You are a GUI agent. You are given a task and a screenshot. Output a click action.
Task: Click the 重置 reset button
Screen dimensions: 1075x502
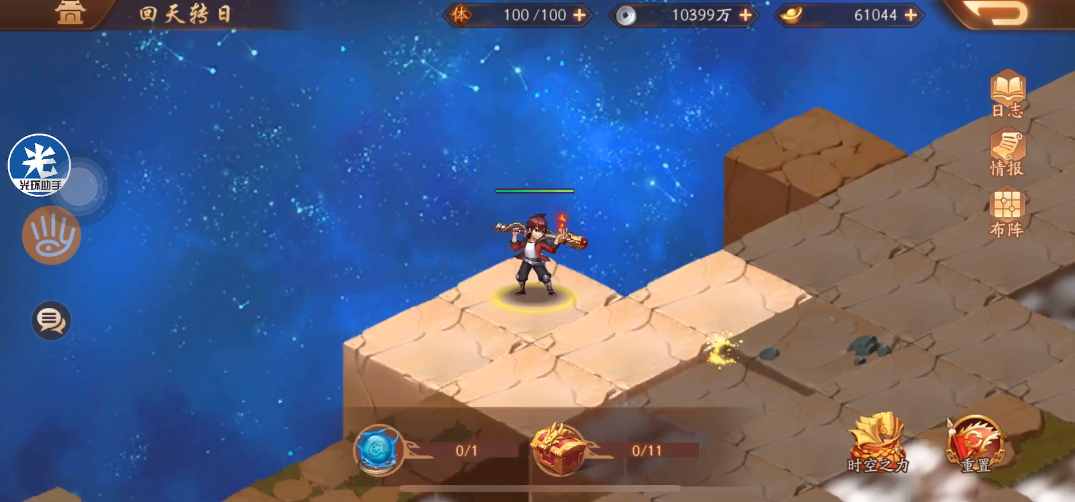pyautogui.click(x=975, y=440)
